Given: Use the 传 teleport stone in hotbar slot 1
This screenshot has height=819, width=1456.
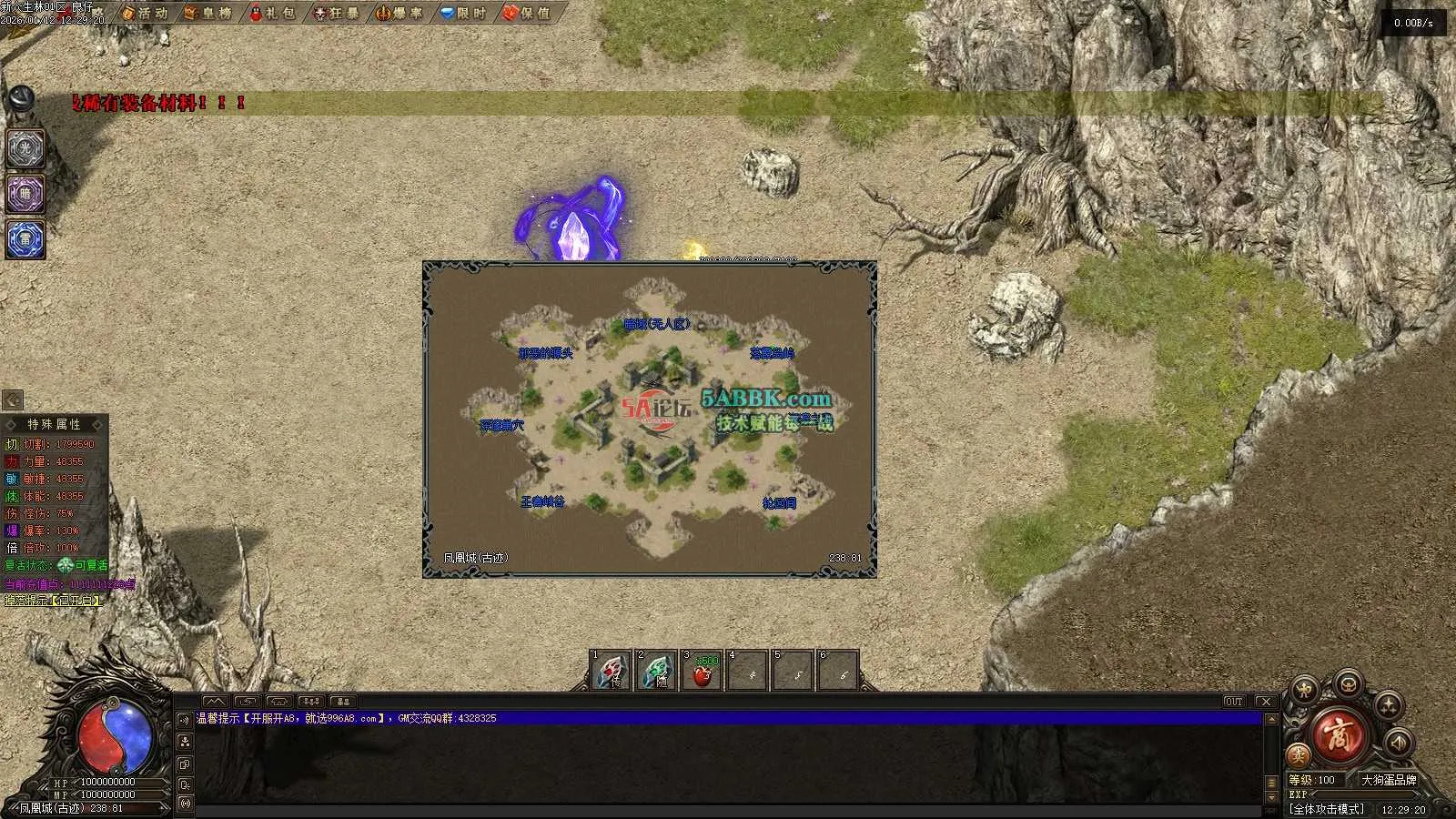Looking at the screenshot, I should [x=612, y=672].
